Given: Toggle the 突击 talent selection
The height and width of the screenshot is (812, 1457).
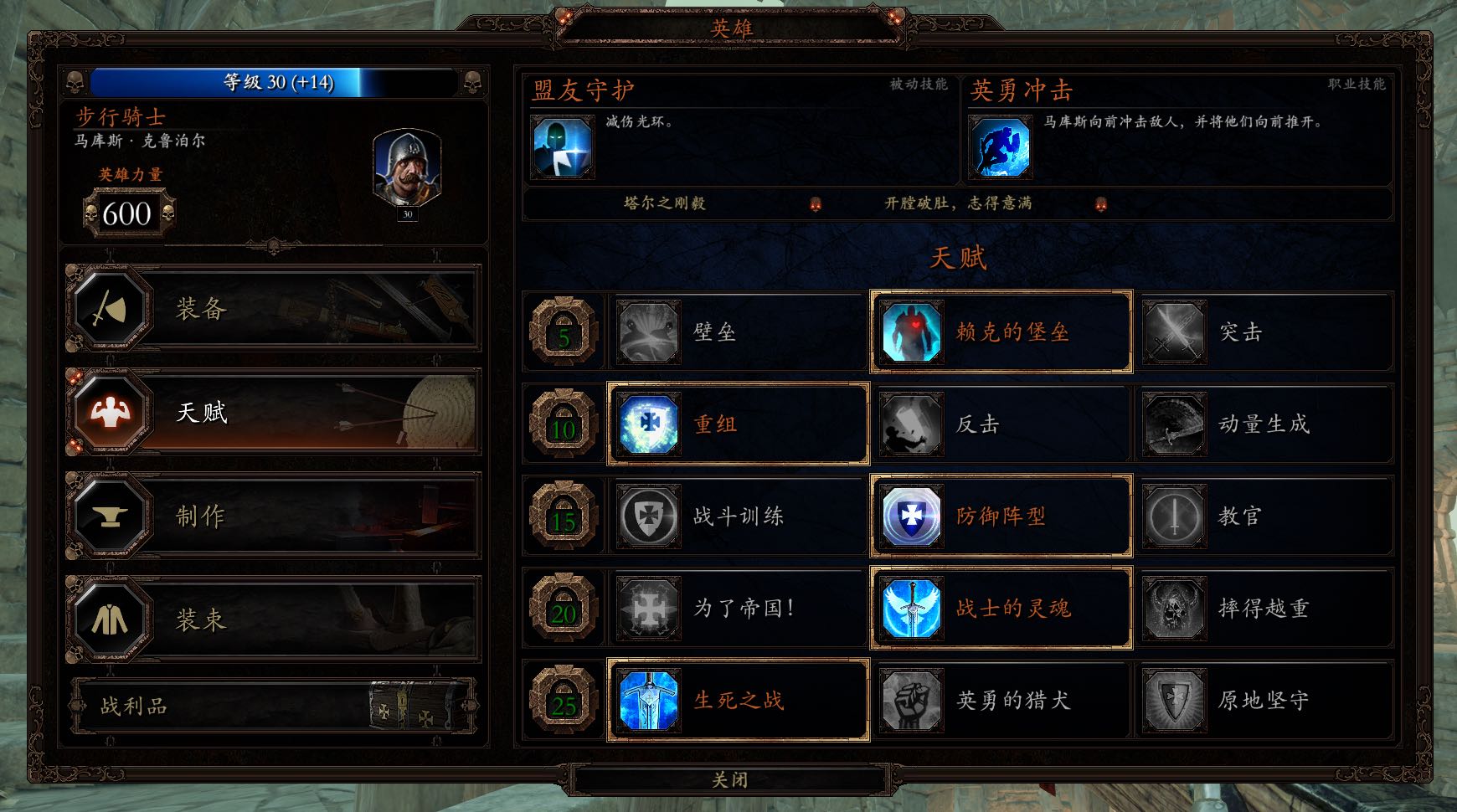Looking at the screenshot, I should click(x=1173, y=331).
